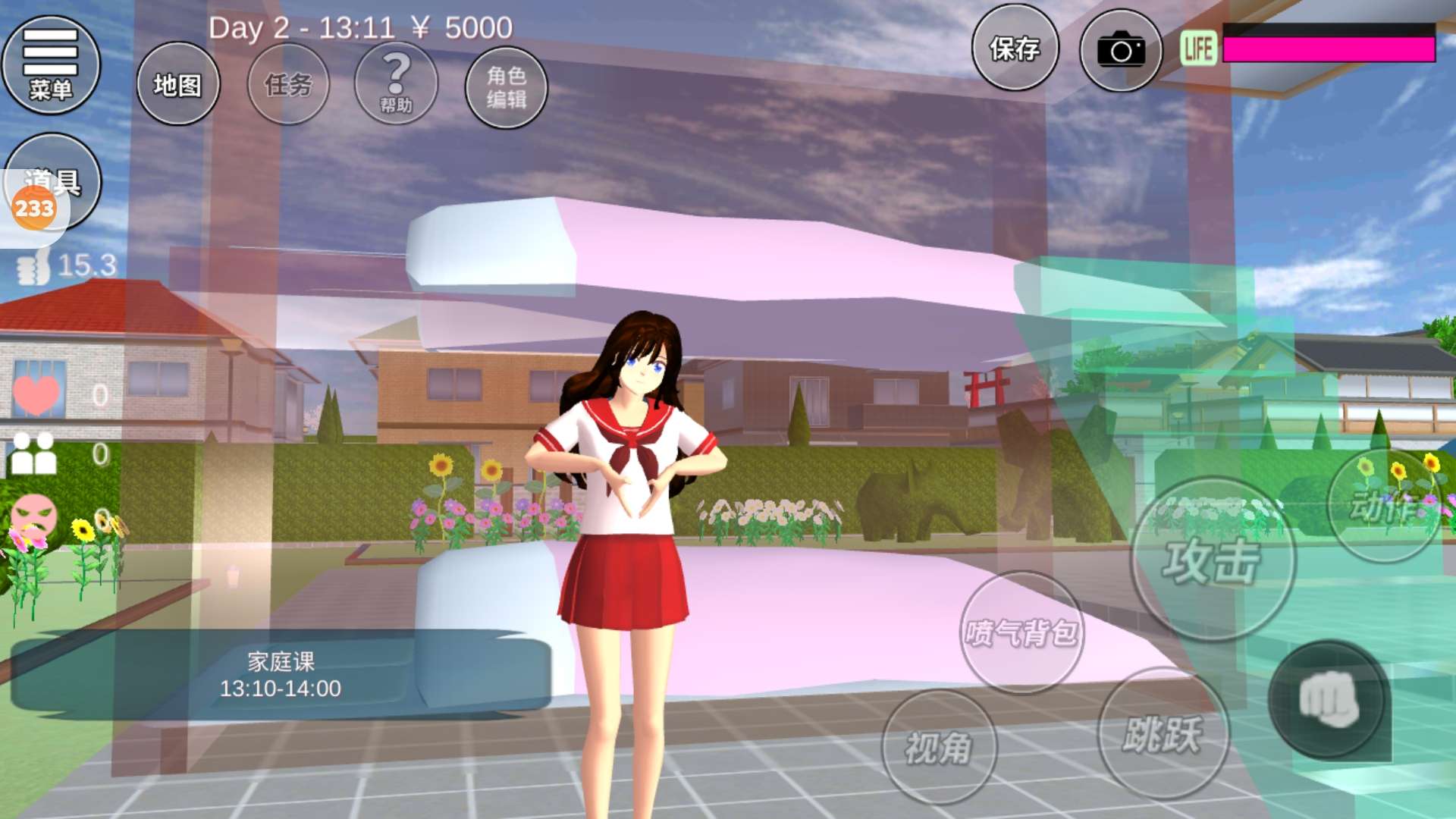Click the angry face enemy icon

pos(34,516)
